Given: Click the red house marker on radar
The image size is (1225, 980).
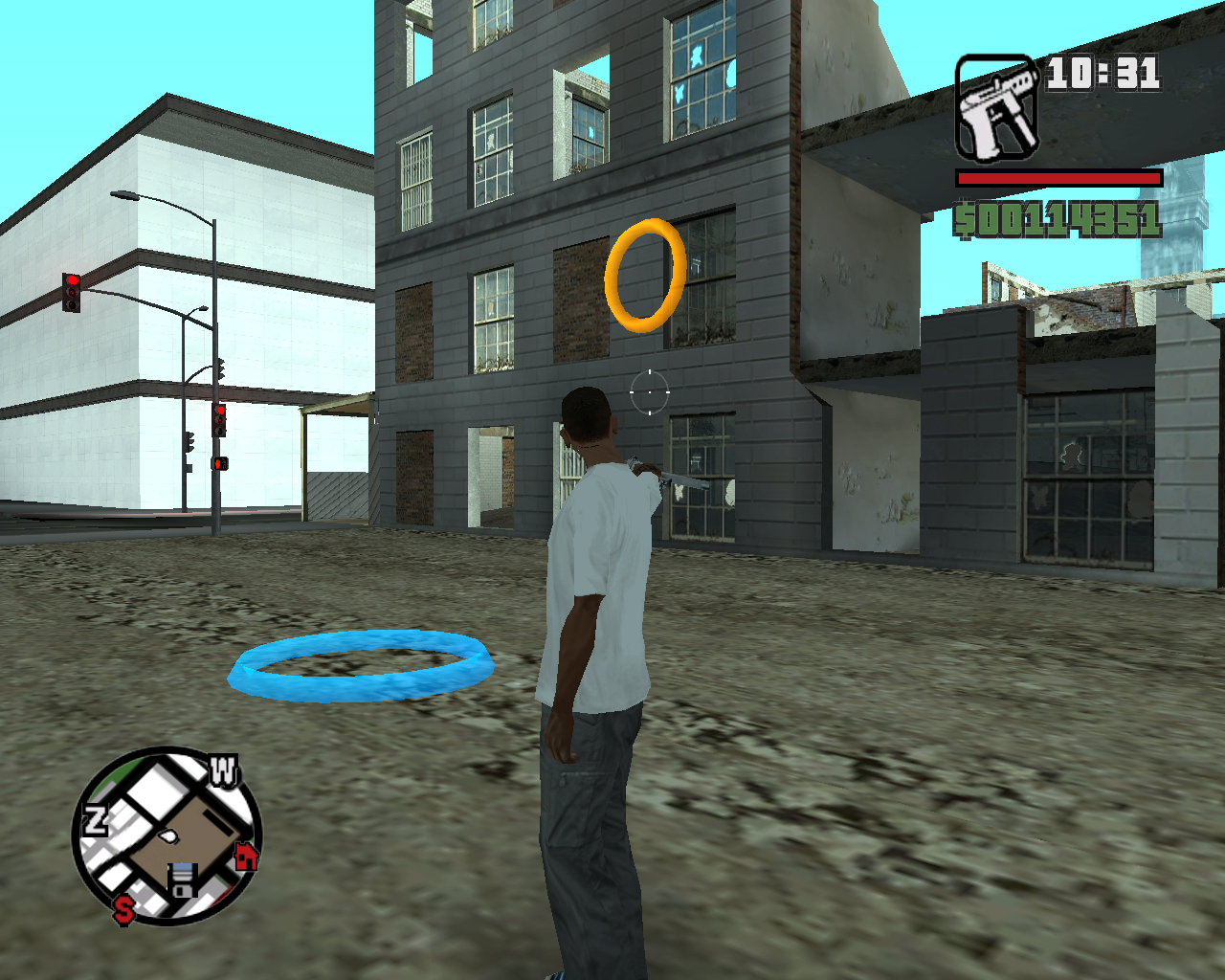Looking at the screenshot, I should point(247,856).
